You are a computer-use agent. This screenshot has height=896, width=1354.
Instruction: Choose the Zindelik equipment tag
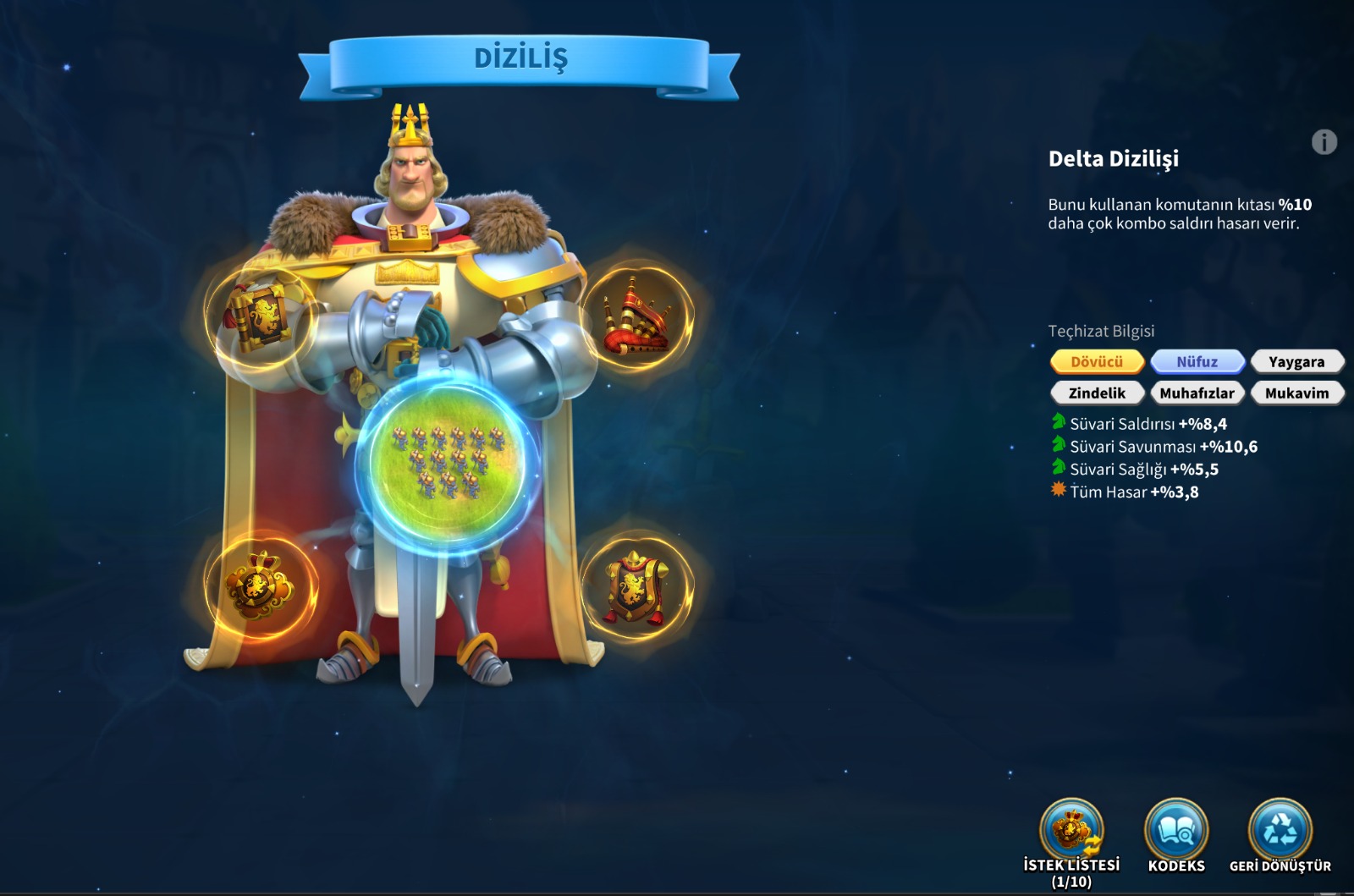(1097, 393)
